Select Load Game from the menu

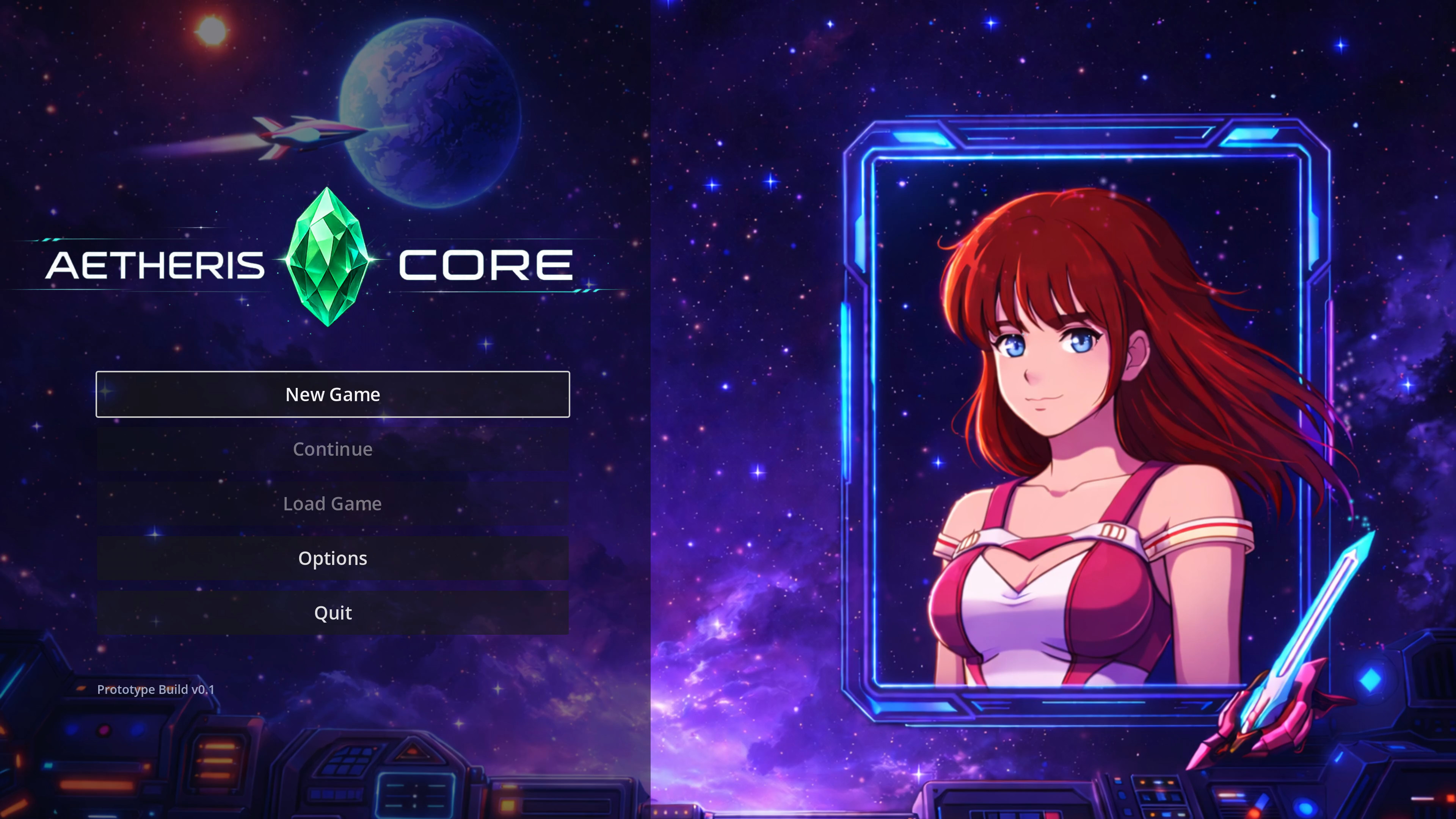tap(333, 503)
